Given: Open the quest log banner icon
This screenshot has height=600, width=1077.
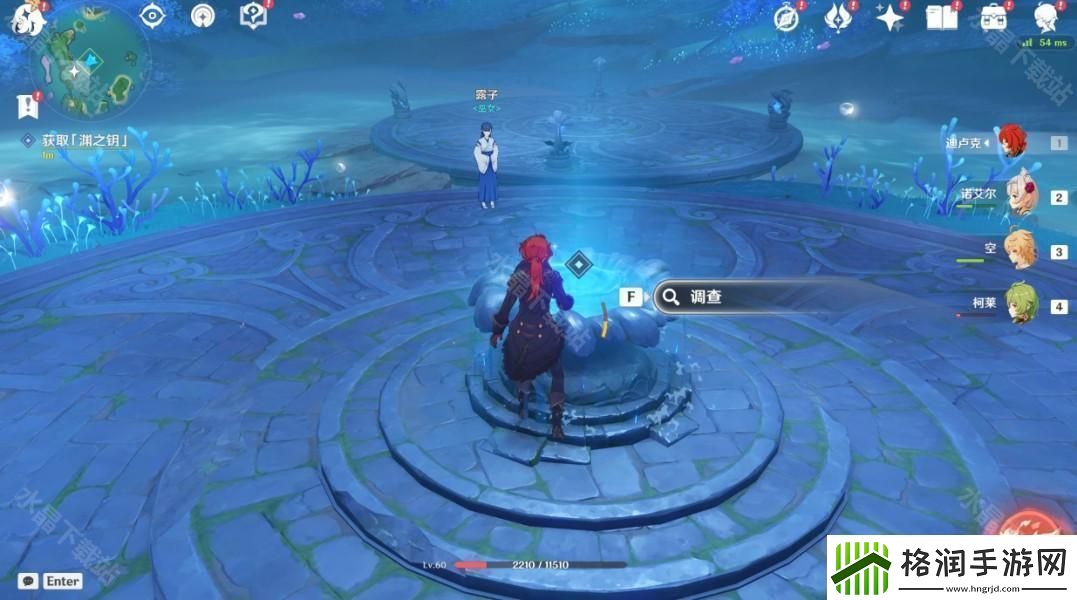Looking at the screenshot, I should coord(27,105).
